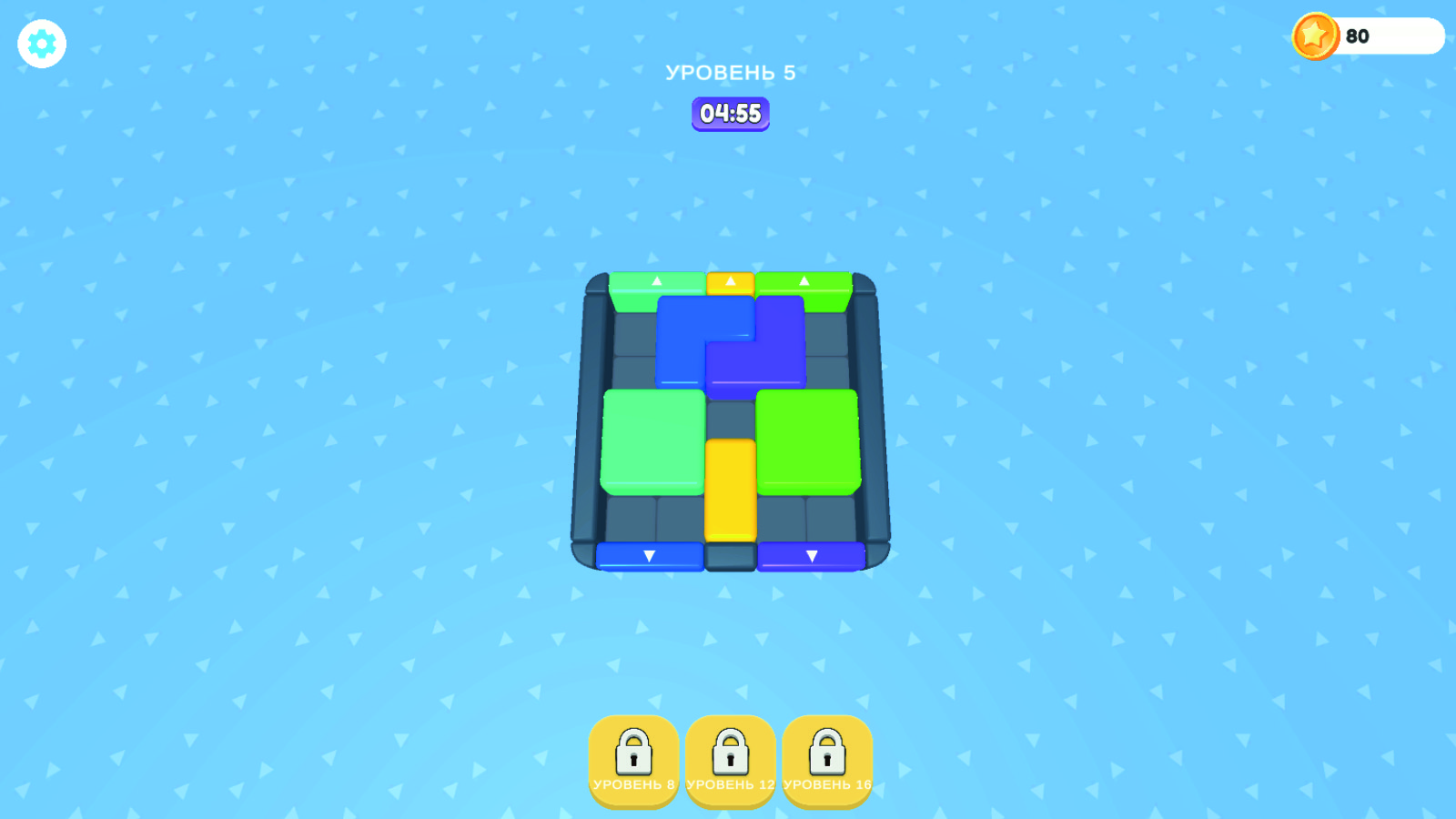
Task: Click the lock icon above УРОВЕНЬ 12
Action: (x=730, y=751)
